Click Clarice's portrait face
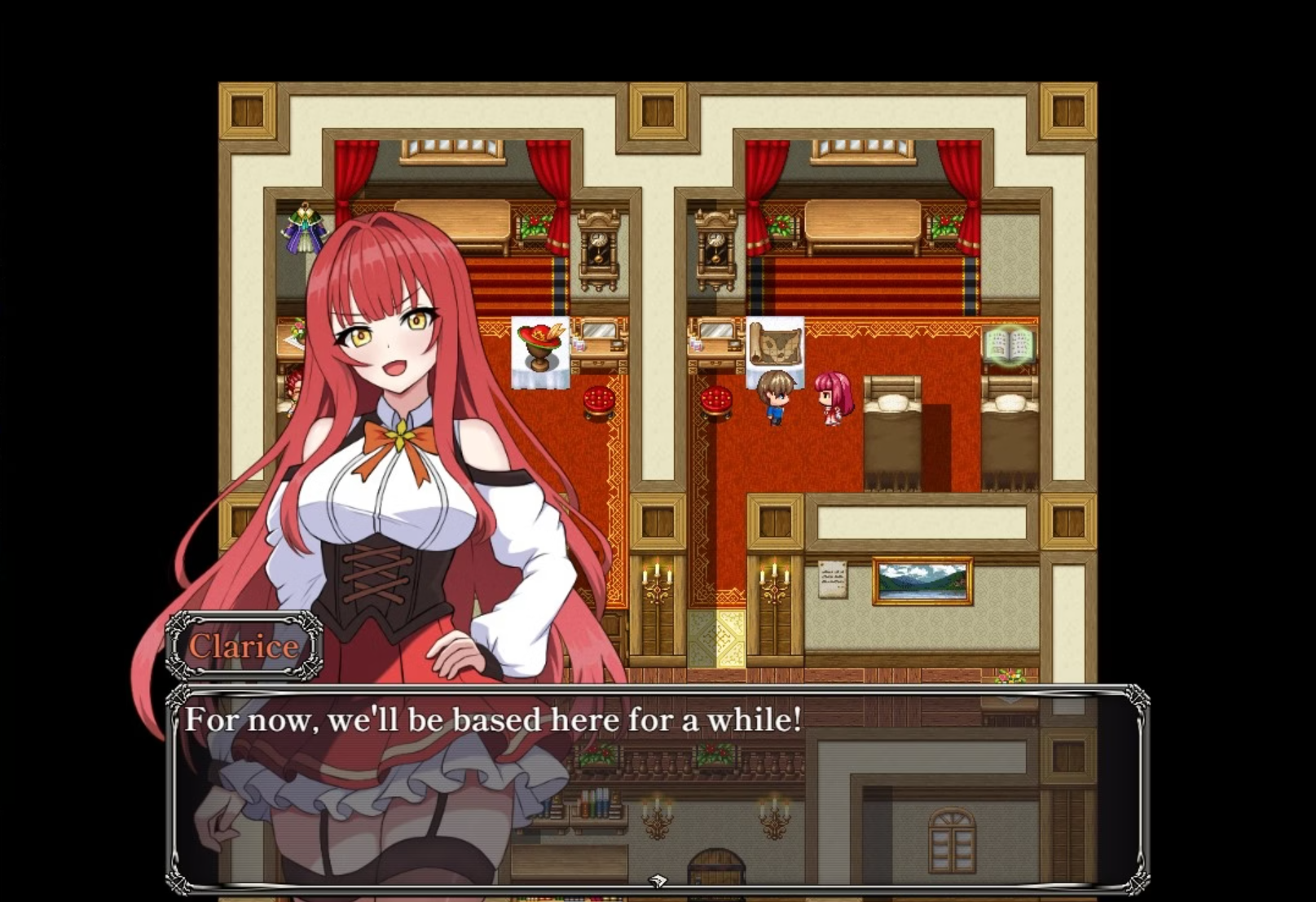 [383, 342]
